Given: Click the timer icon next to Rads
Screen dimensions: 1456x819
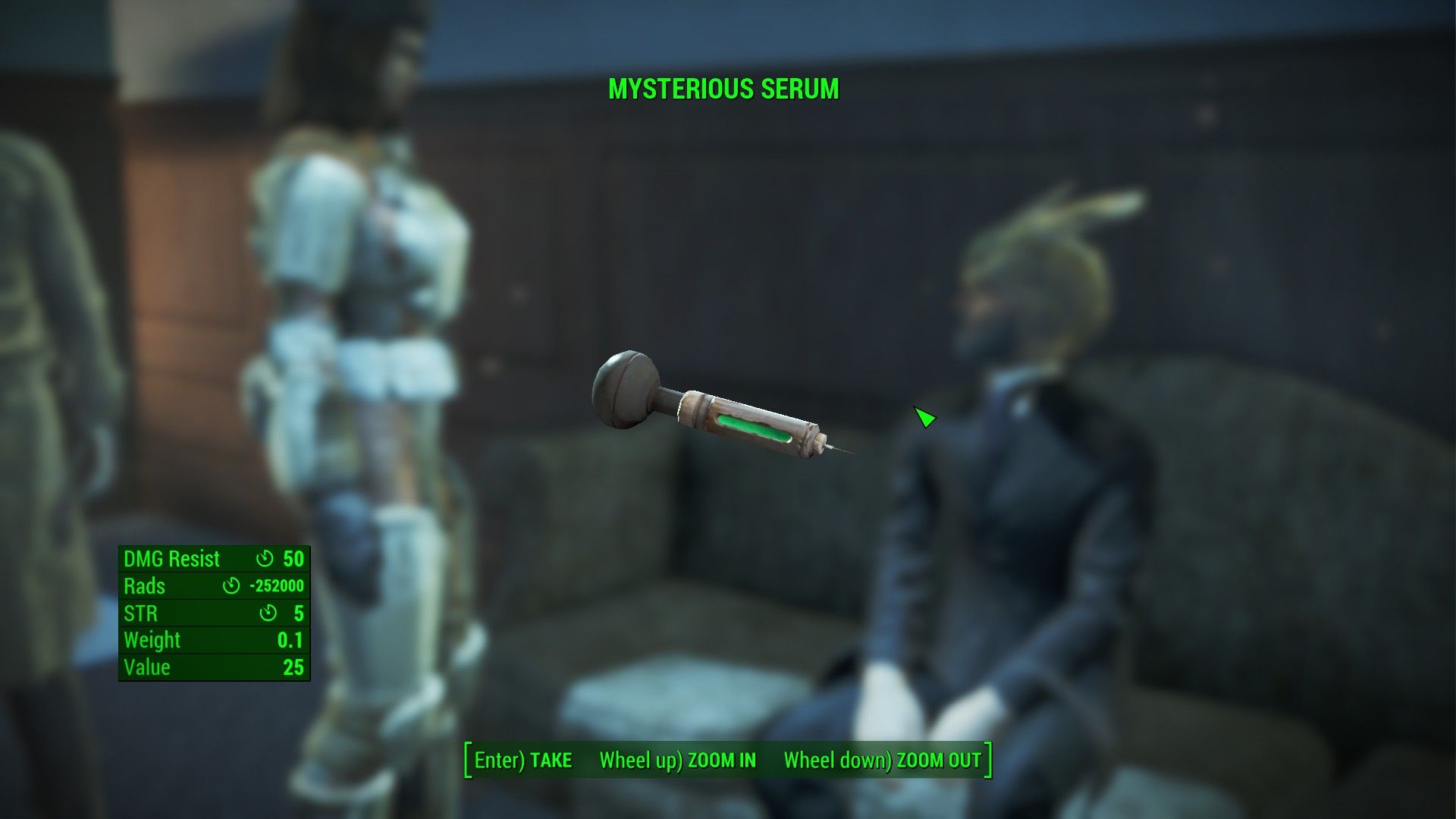Looking at the screenshot, I should 231,586.
